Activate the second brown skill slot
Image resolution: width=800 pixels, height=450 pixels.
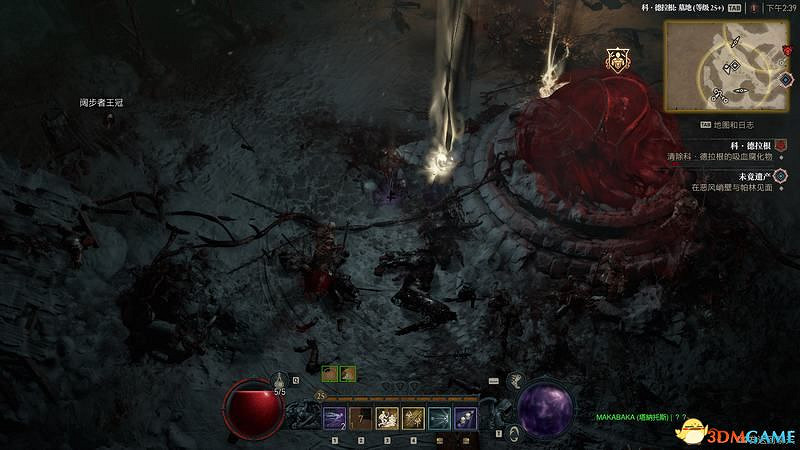[x=361, y=418]
